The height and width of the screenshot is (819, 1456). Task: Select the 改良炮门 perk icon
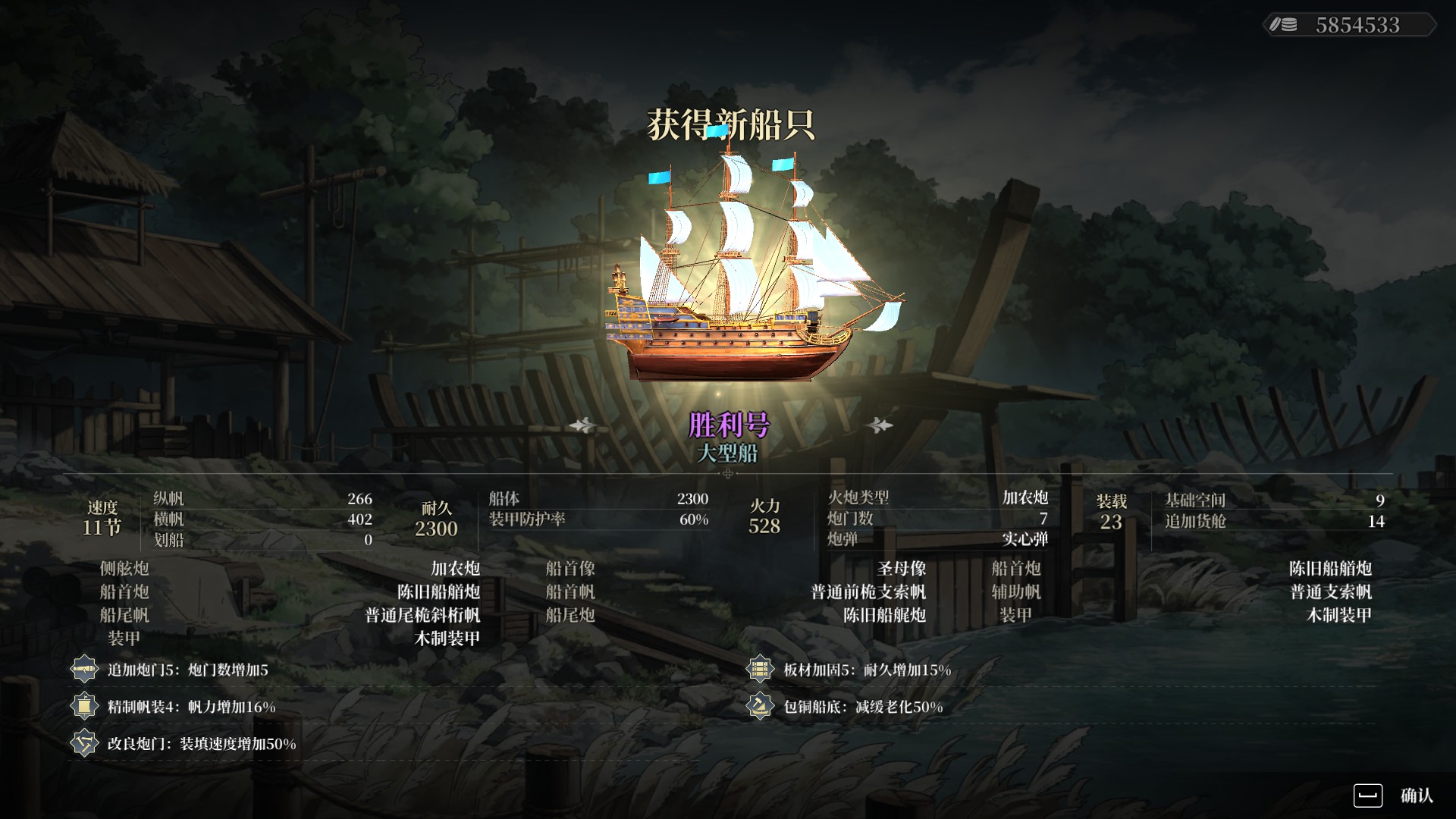(x=84, y=743)
